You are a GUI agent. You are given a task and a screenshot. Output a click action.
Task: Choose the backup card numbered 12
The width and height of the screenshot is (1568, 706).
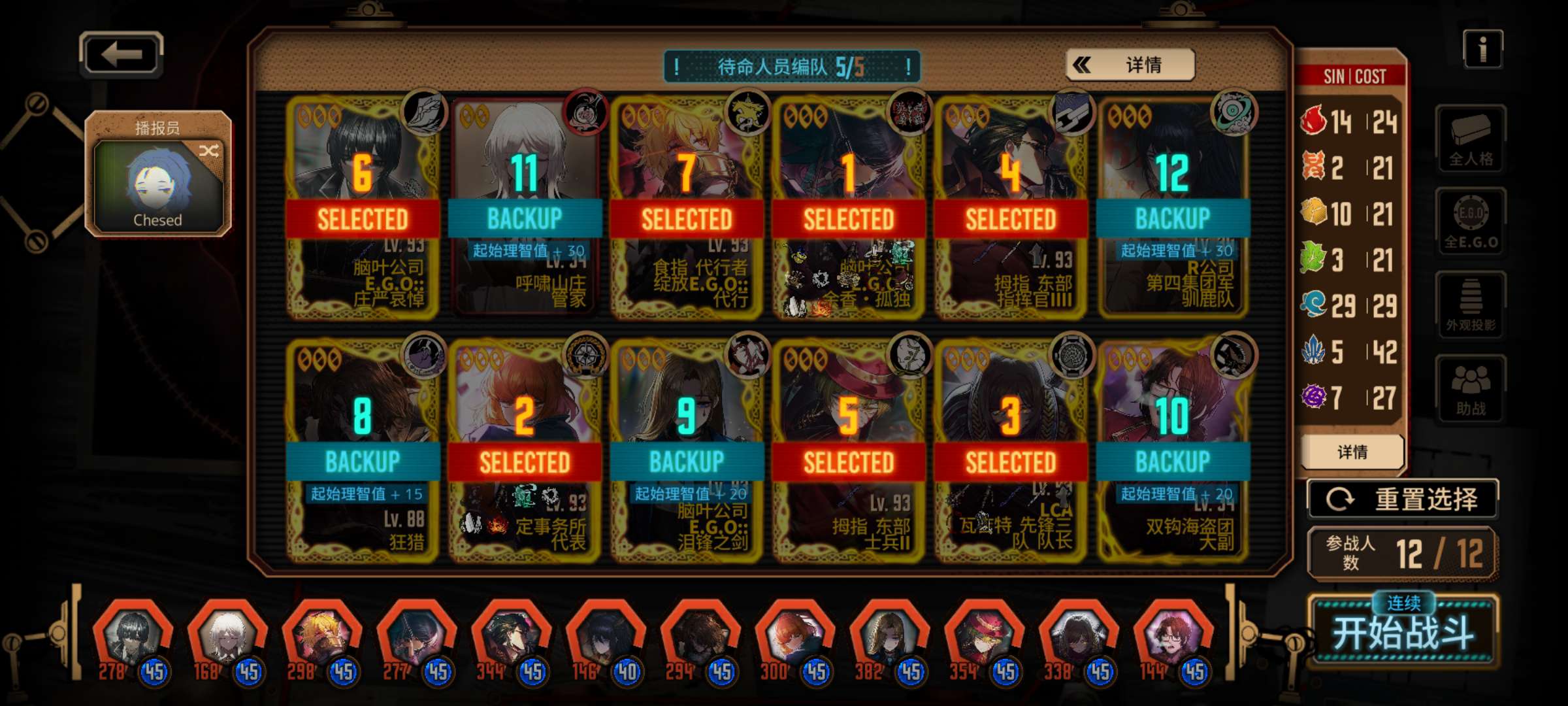point(1173,208)
